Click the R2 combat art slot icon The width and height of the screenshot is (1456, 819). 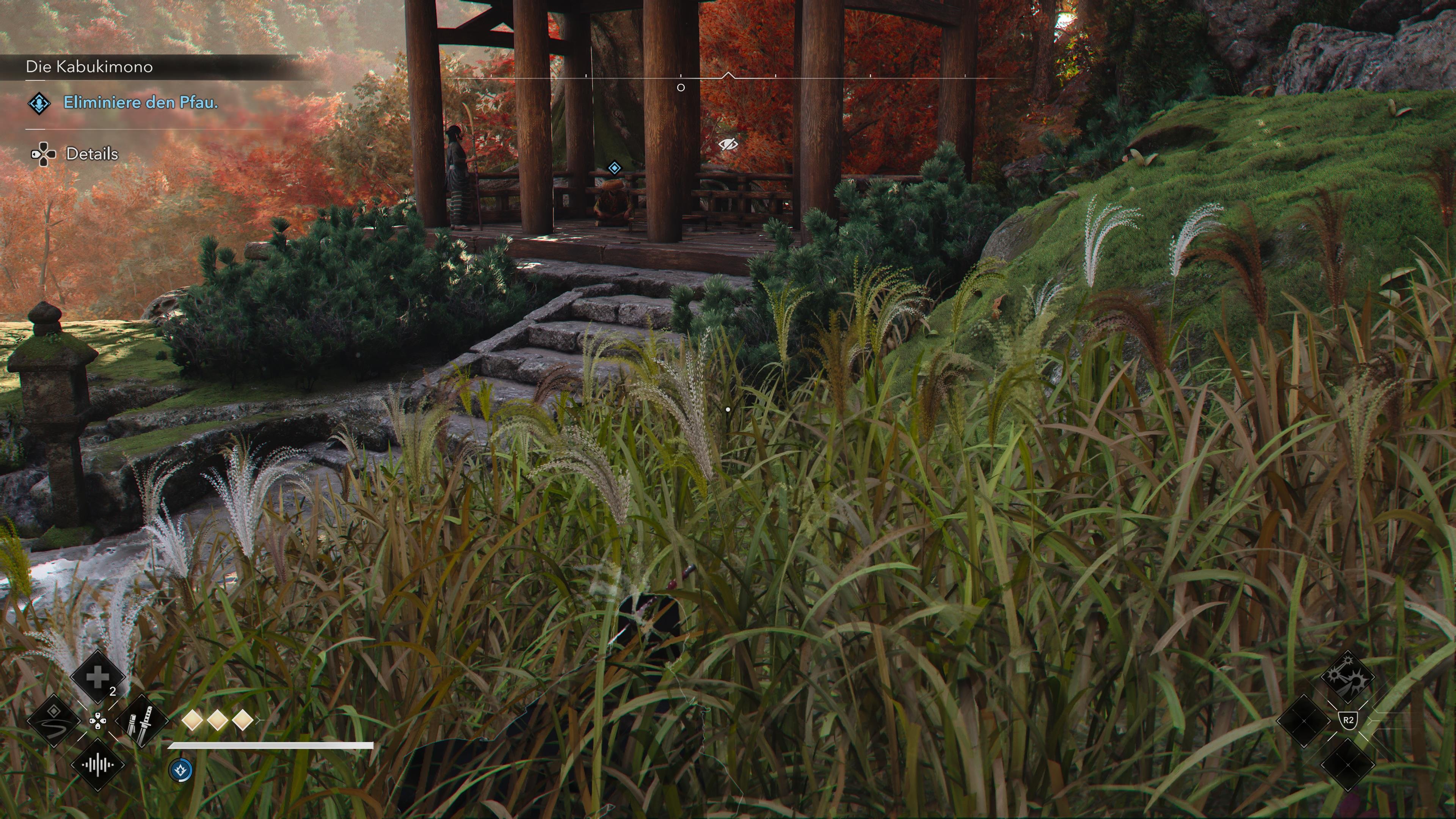click(1349, 720)
